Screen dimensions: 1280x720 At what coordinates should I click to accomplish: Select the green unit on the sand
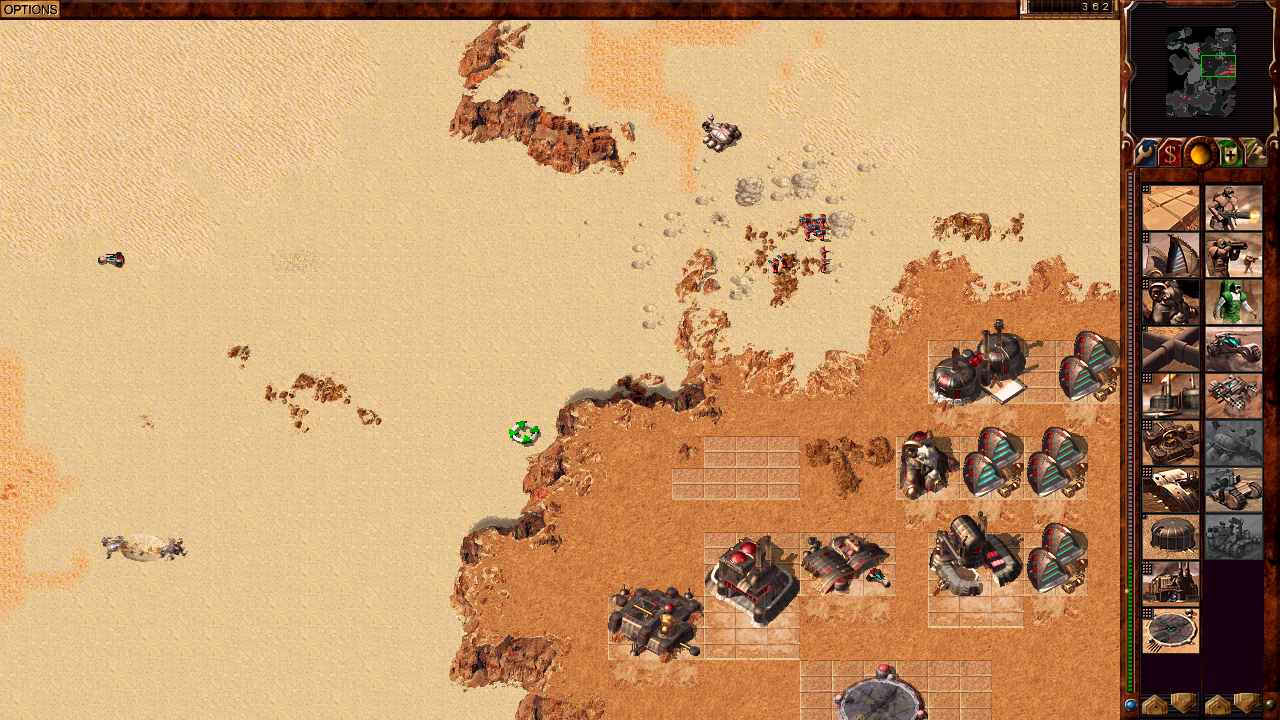click(x=524, y=433)
